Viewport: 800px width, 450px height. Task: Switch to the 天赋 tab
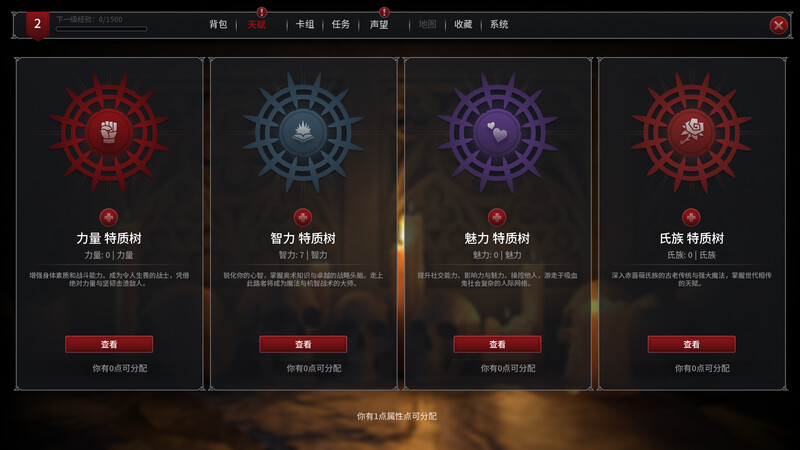(257, 24)
